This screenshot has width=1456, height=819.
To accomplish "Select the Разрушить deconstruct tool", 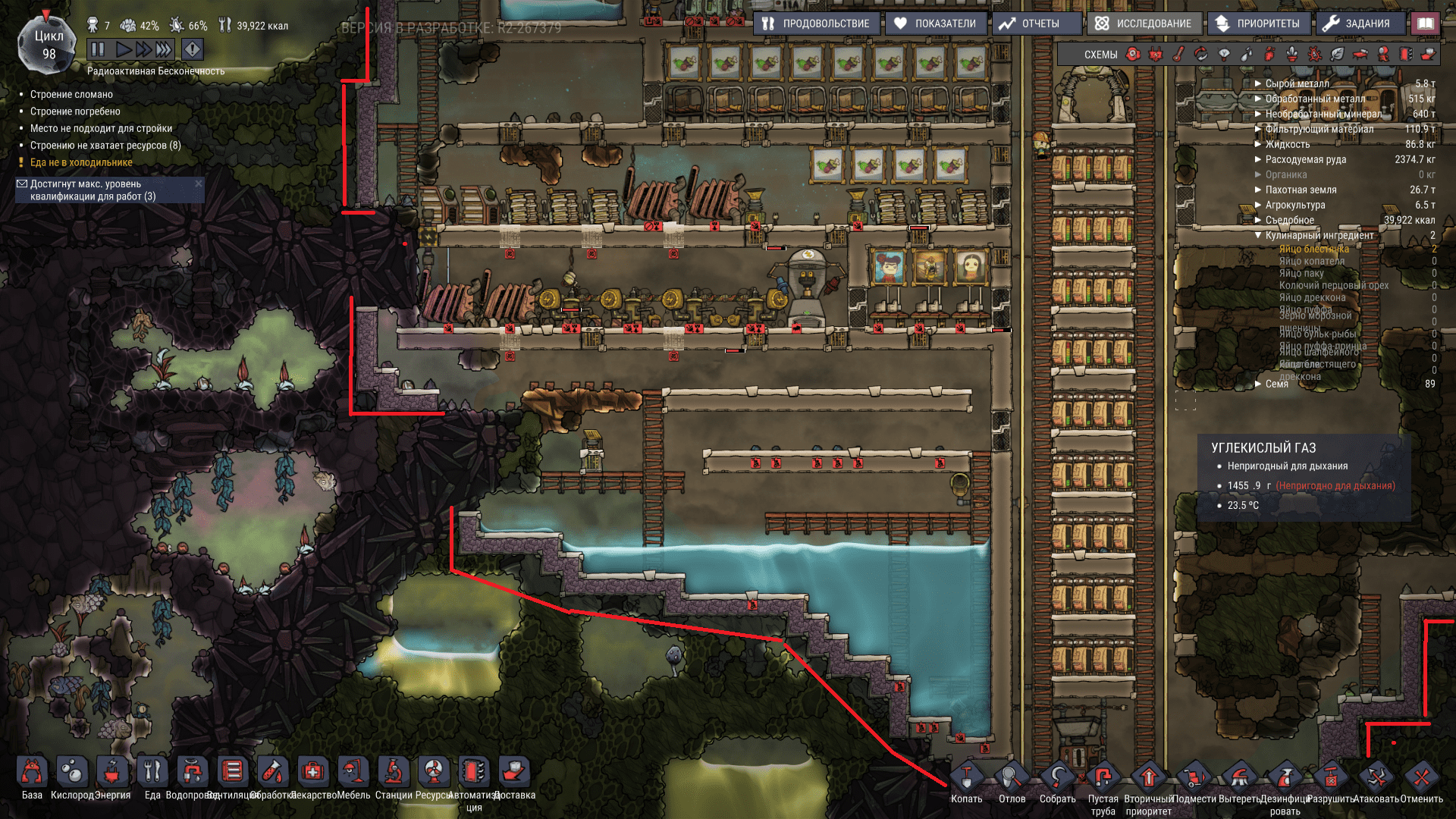I will (1330, 779).
